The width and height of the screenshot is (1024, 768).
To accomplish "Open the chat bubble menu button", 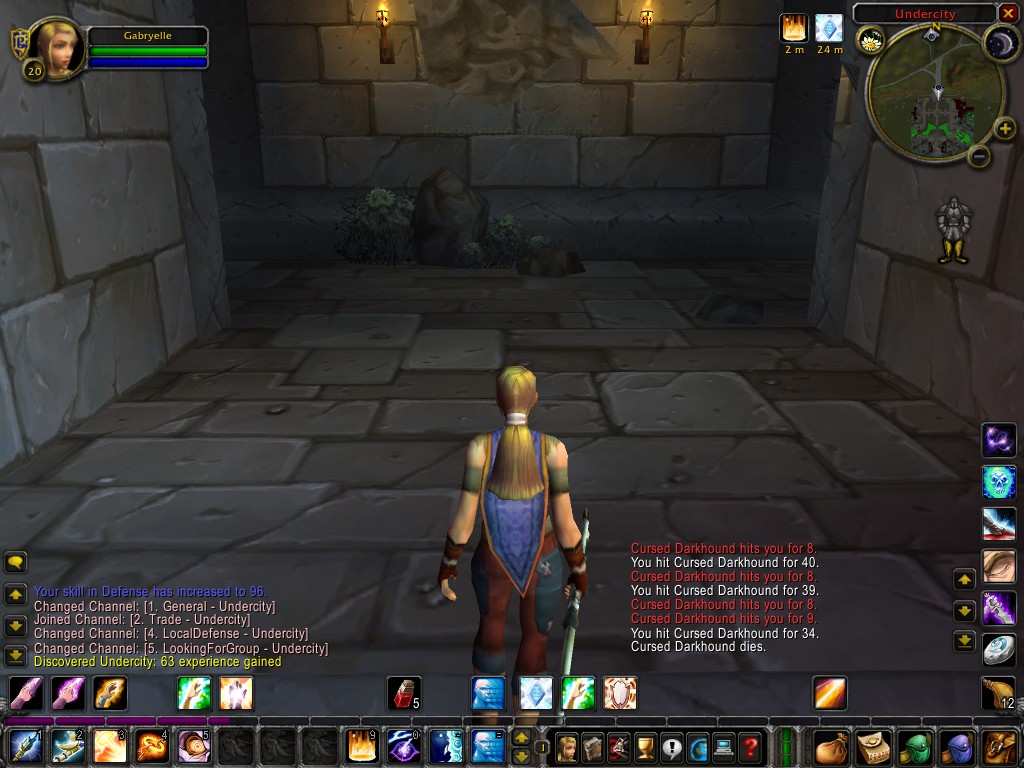I will pyautogui.click(x=16, y=562).
